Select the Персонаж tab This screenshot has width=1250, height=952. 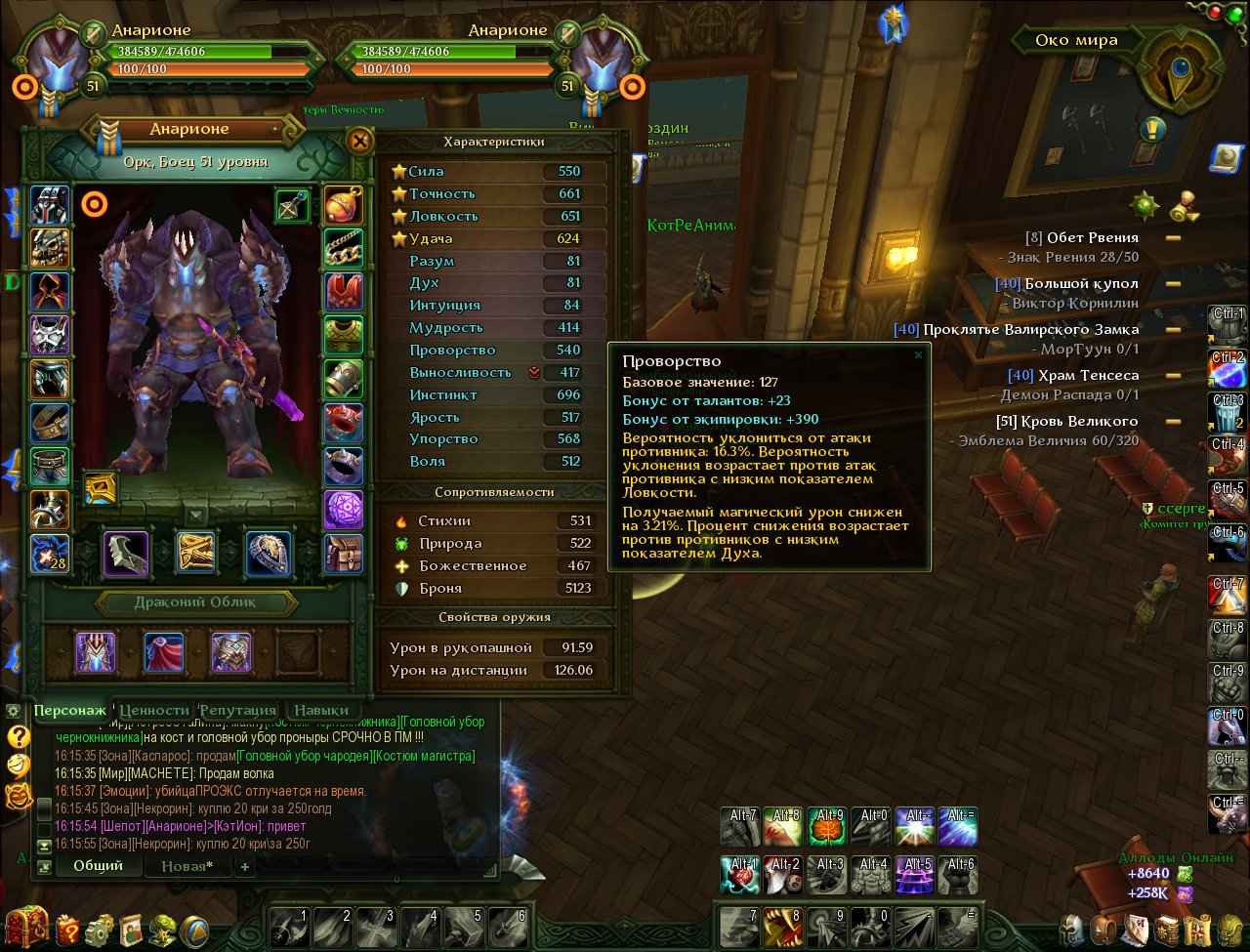click(69, 710)
